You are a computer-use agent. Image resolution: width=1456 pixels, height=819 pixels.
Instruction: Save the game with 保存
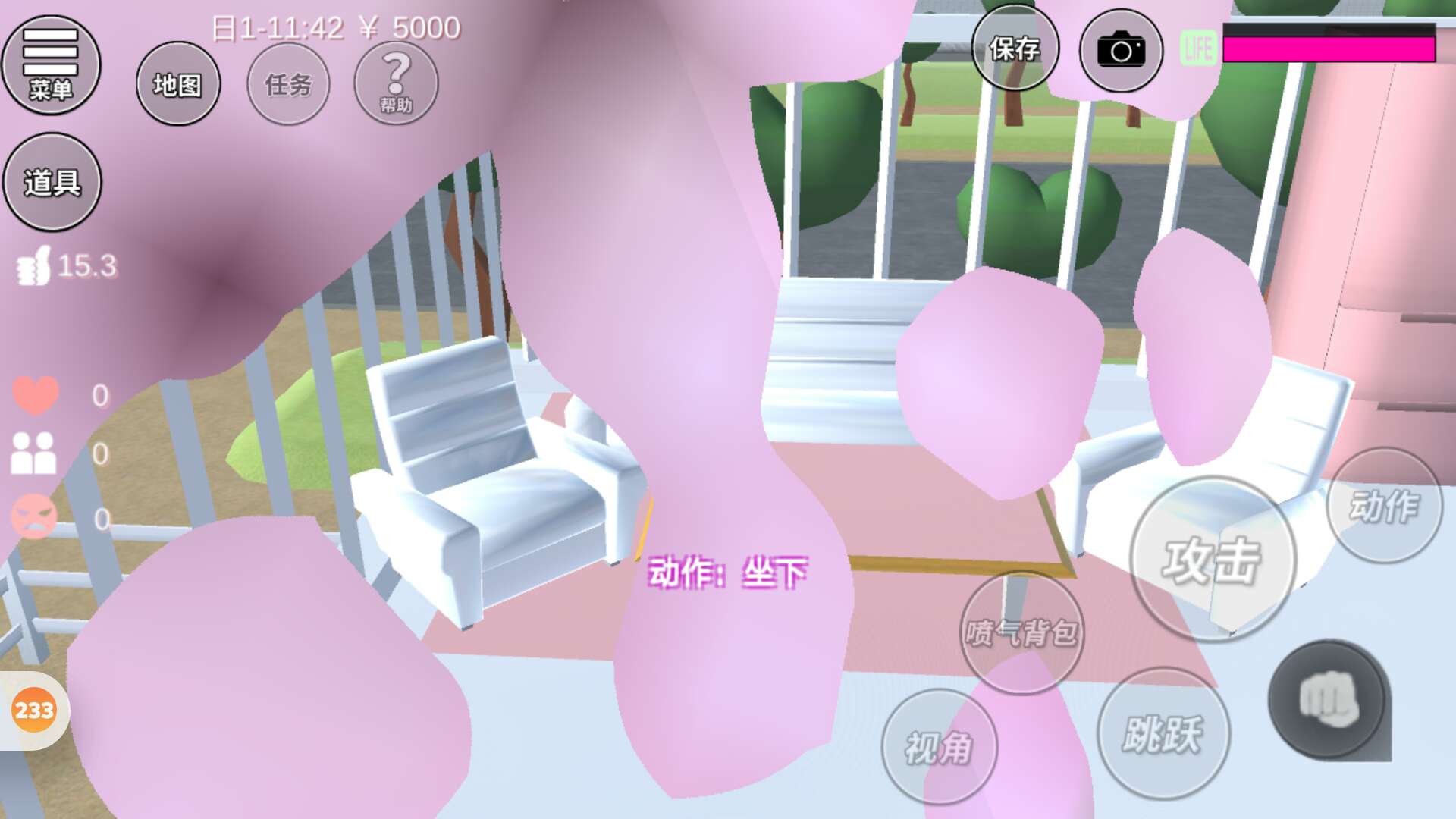(x=1015, y=49)
